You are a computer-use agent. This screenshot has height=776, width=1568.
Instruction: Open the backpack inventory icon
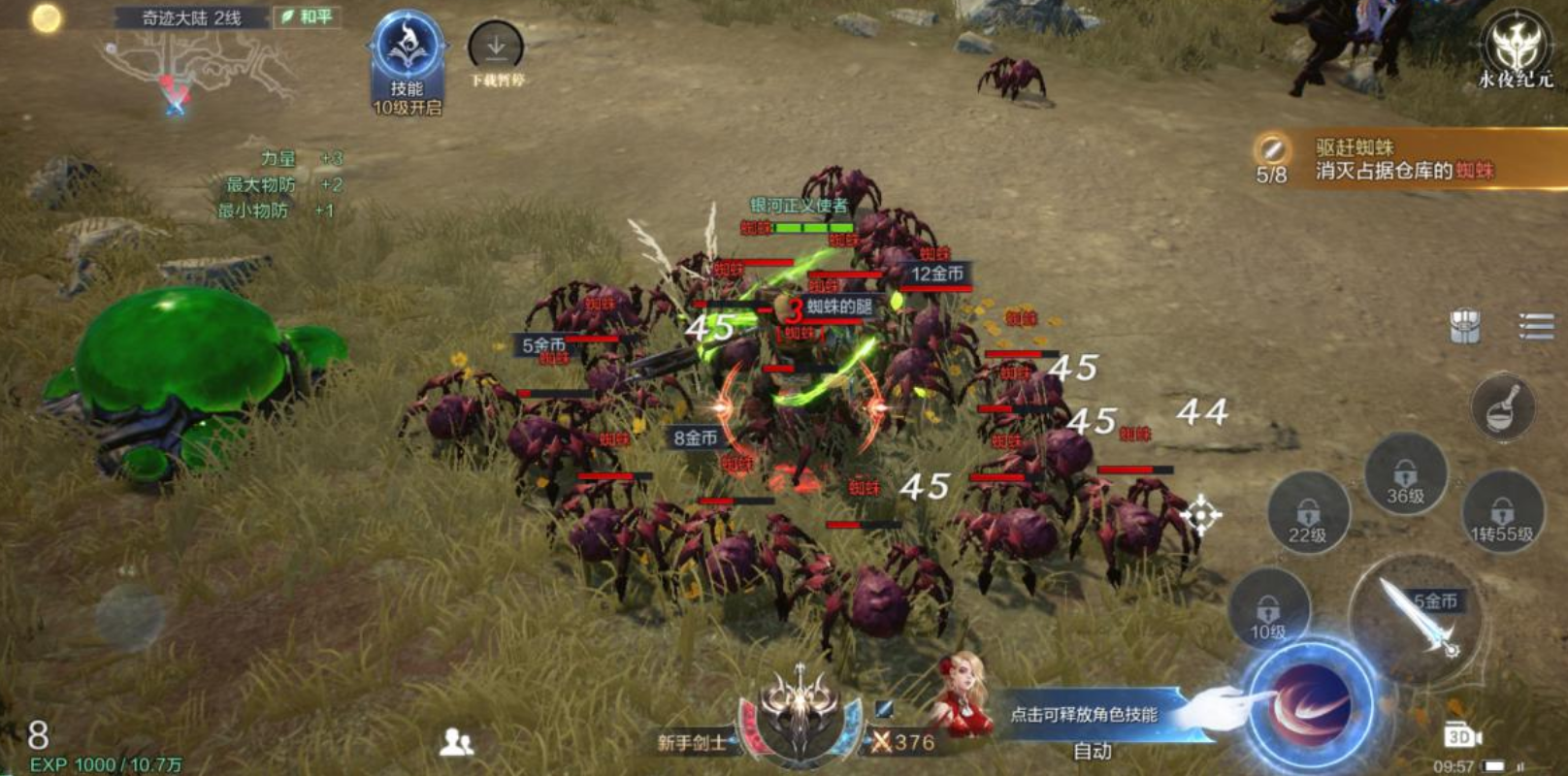point(1465,327)
